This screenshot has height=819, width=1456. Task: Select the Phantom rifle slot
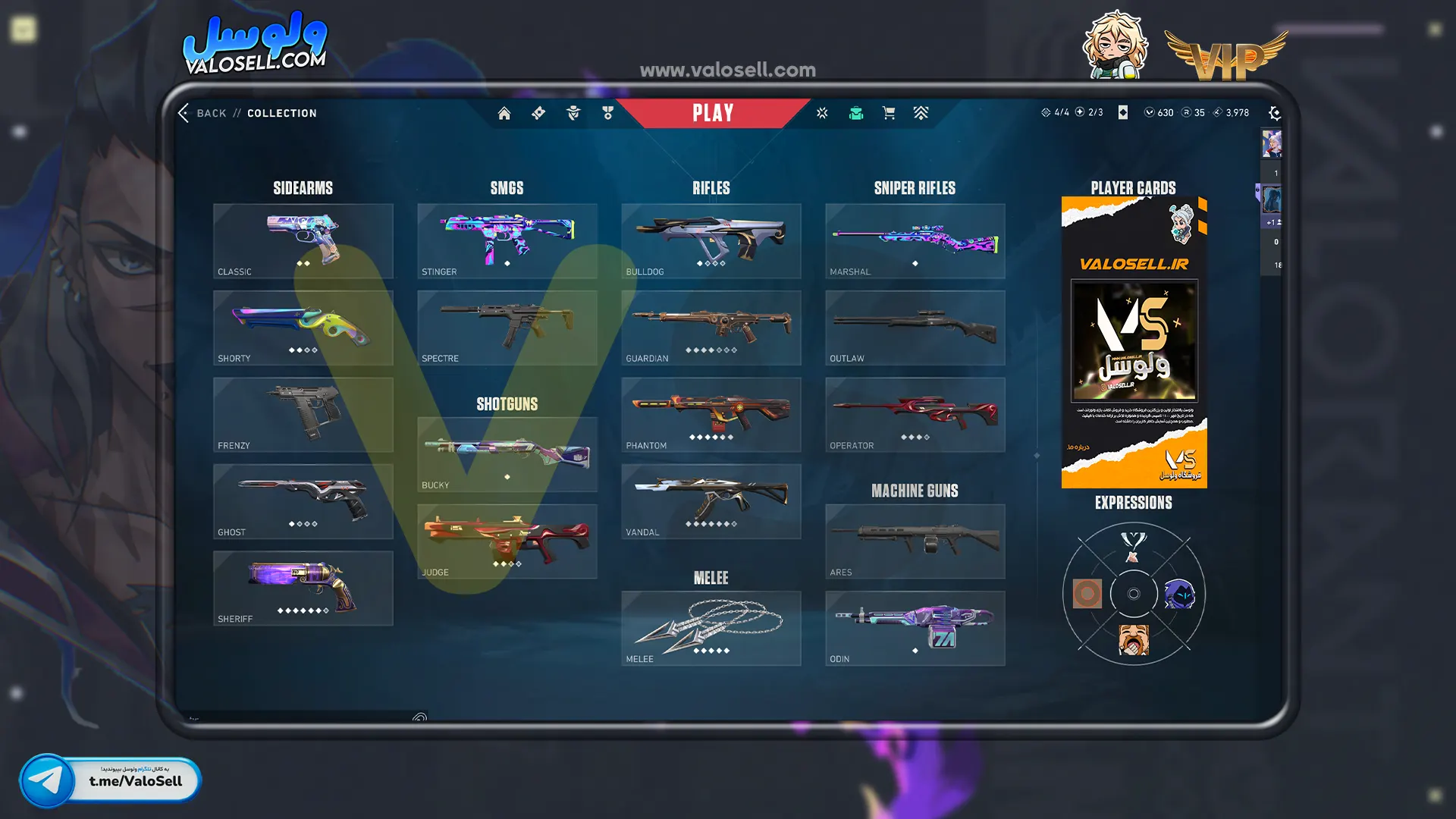(711, 414)
